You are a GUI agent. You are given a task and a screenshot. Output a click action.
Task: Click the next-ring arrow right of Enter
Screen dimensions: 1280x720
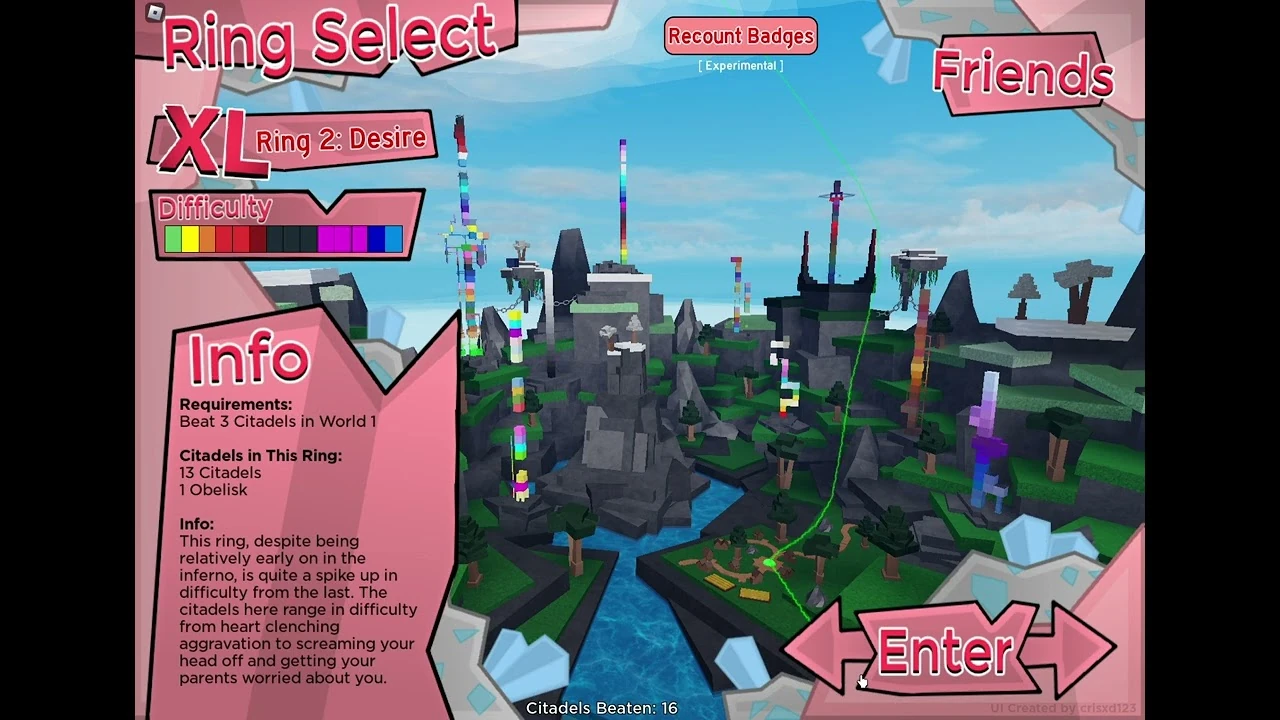(1075, 648)
